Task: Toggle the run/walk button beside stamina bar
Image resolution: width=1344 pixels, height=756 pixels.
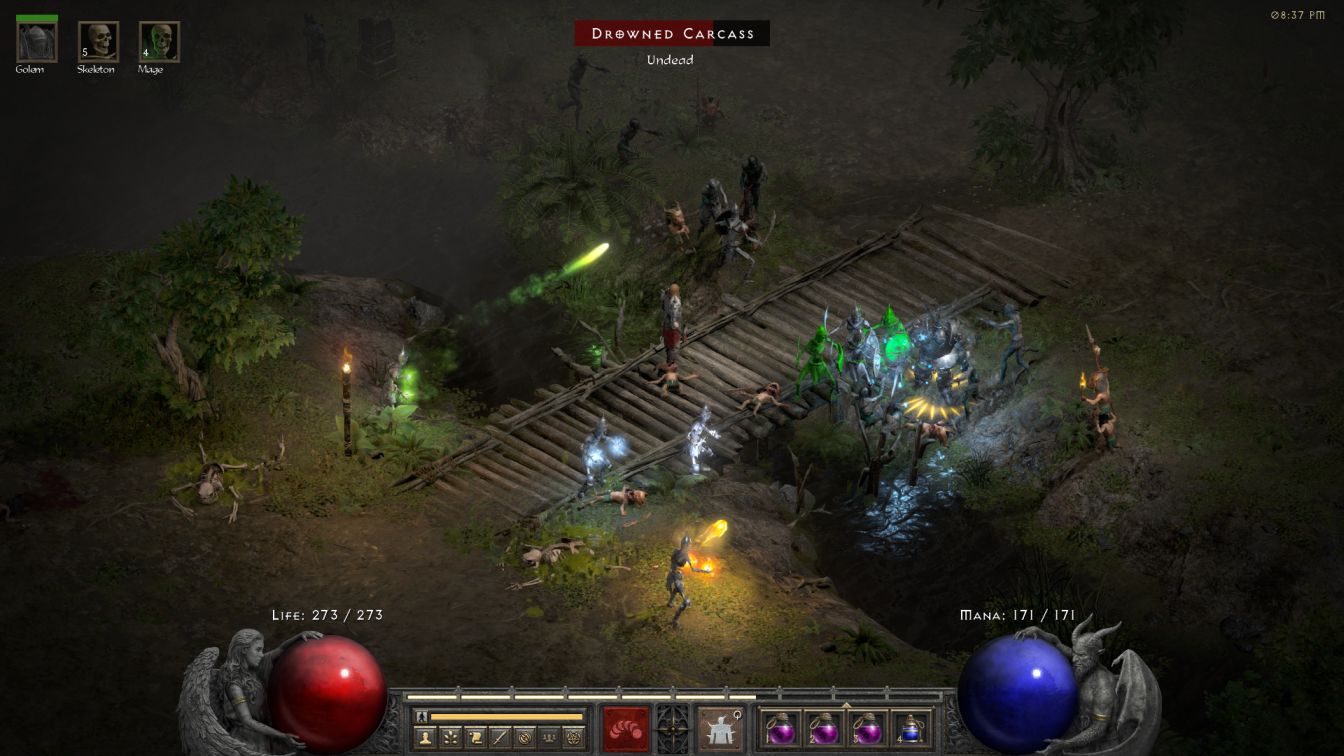Action: (422, 716)
